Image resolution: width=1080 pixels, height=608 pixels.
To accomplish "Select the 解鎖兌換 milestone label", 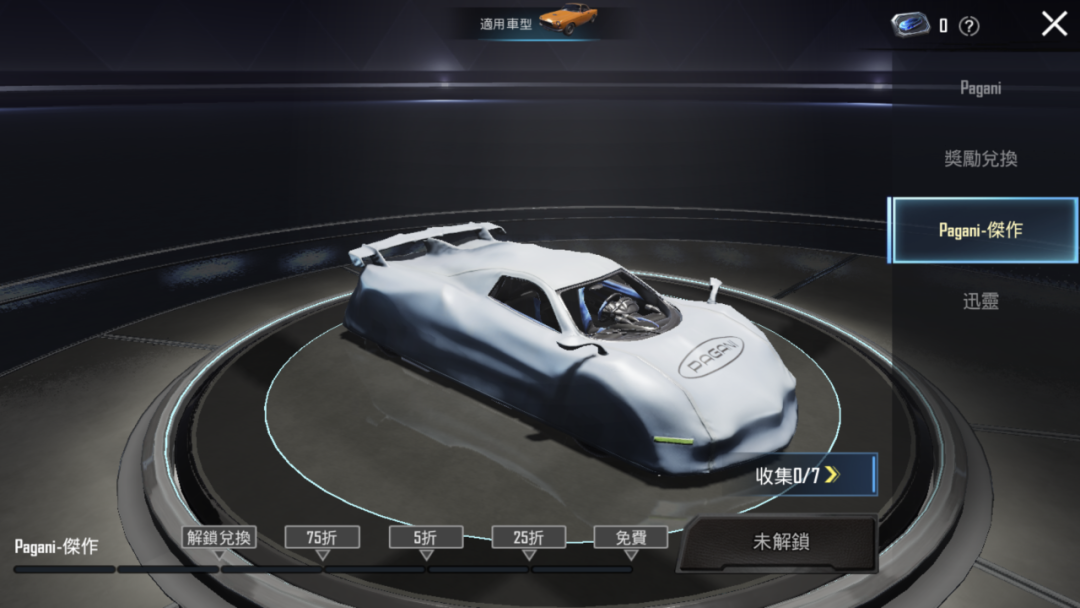I will (x=219, y=537).
